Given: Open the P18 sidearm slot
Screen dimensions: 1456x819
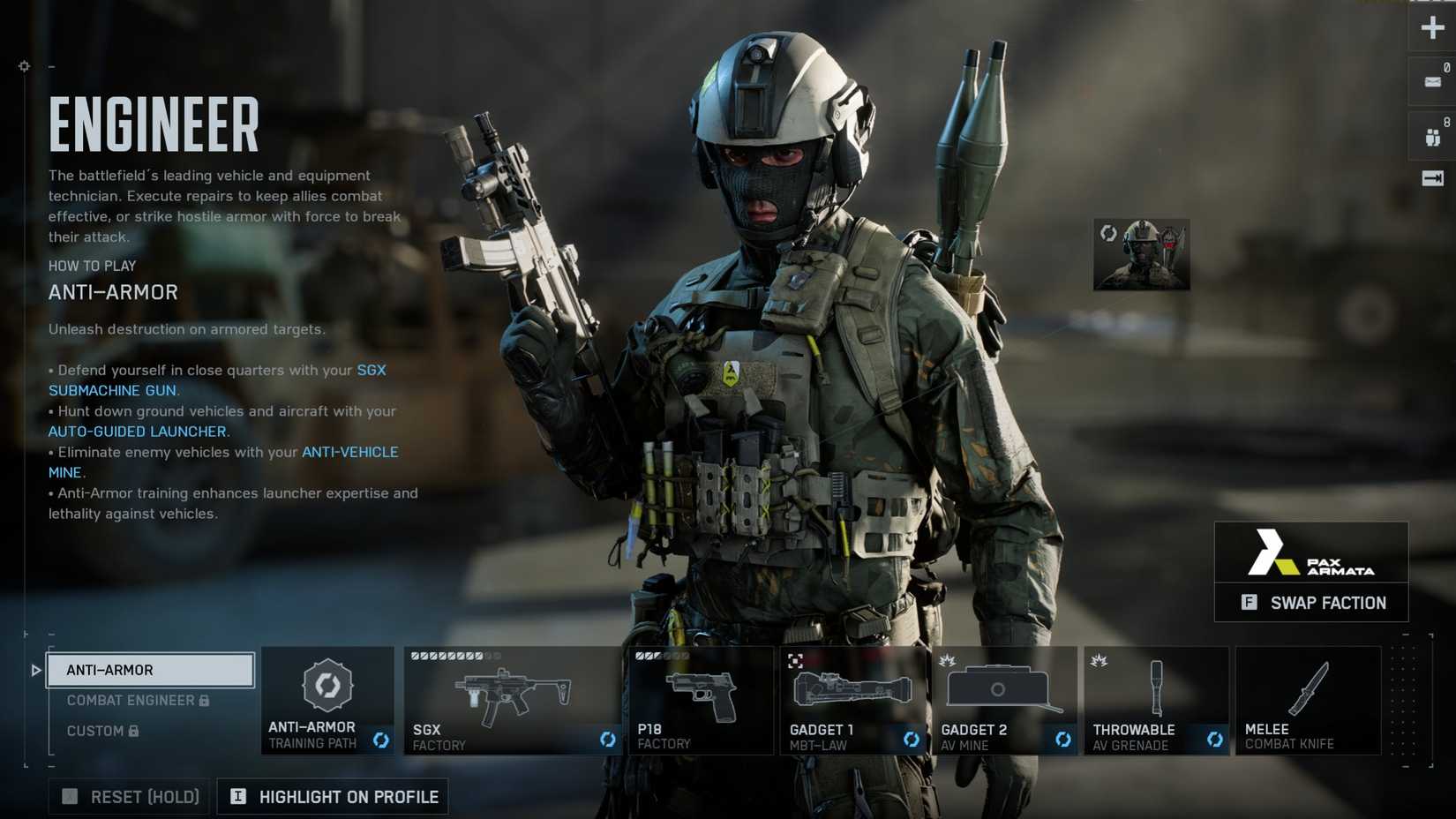Looking at the screenshot, I should [x=701, y=700].
